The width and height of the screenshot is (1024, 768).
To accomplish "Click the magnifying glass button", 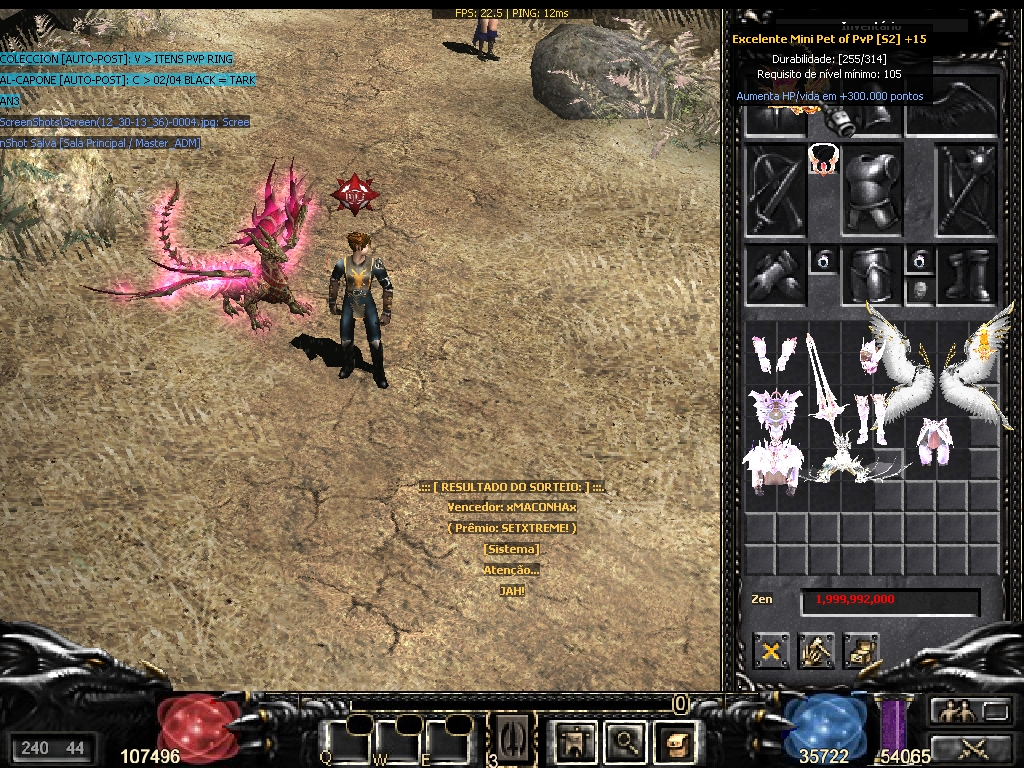I will (x=626, y=741).
